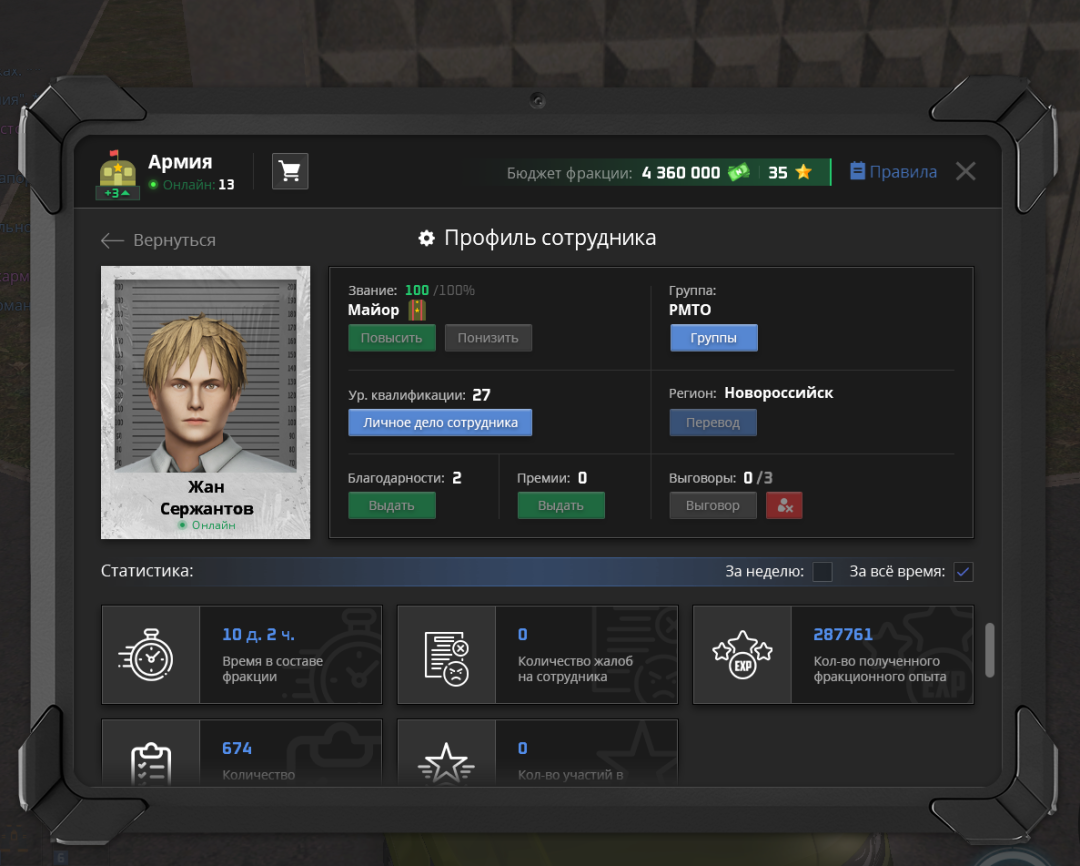Open the Группы groups button
Image resolution: width=1080 pixels, height=866 pixels.
[x=713, y=338]
